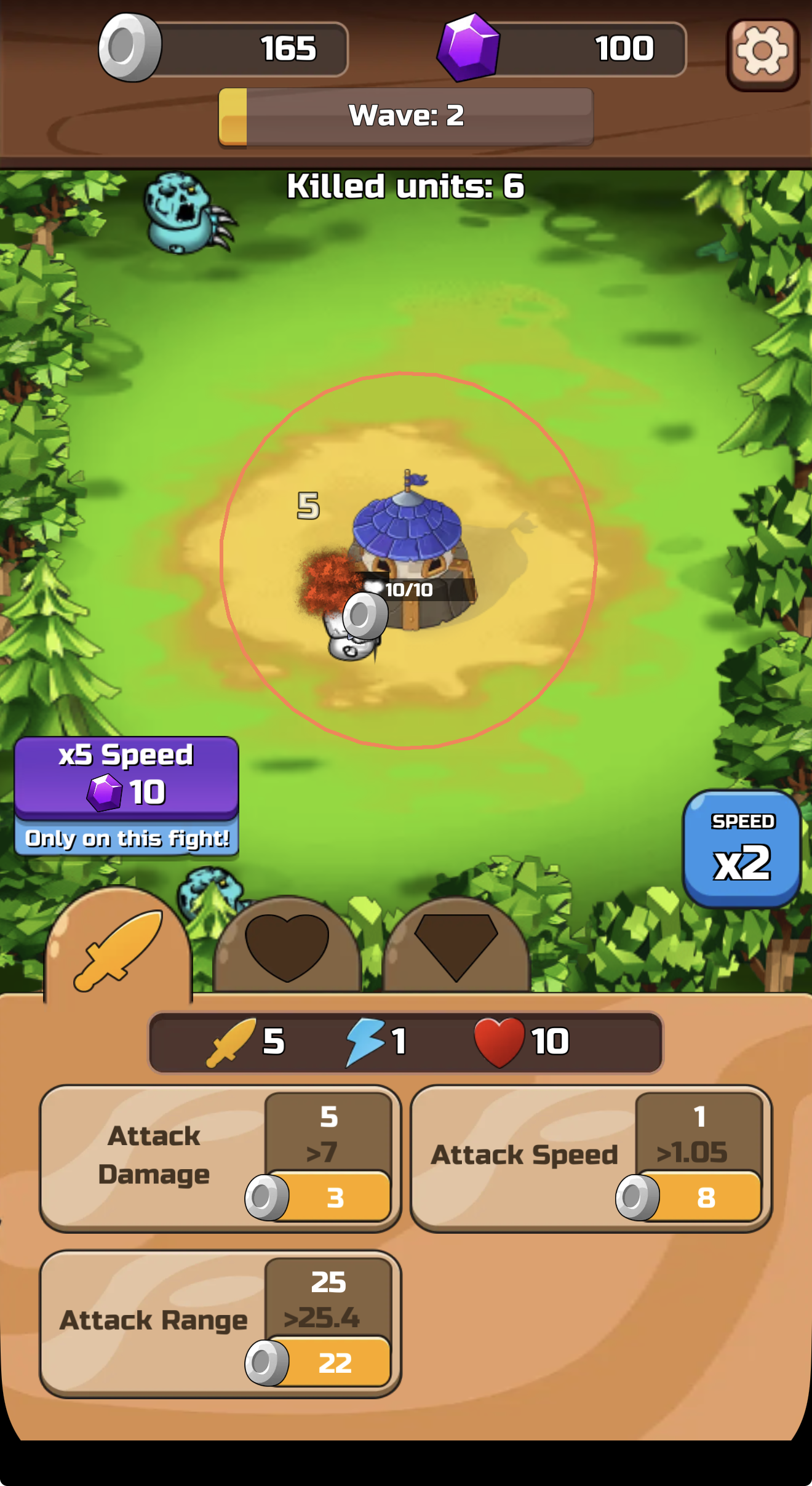
Task: Open the diamond upgrades tab
Action: (455, 948)
